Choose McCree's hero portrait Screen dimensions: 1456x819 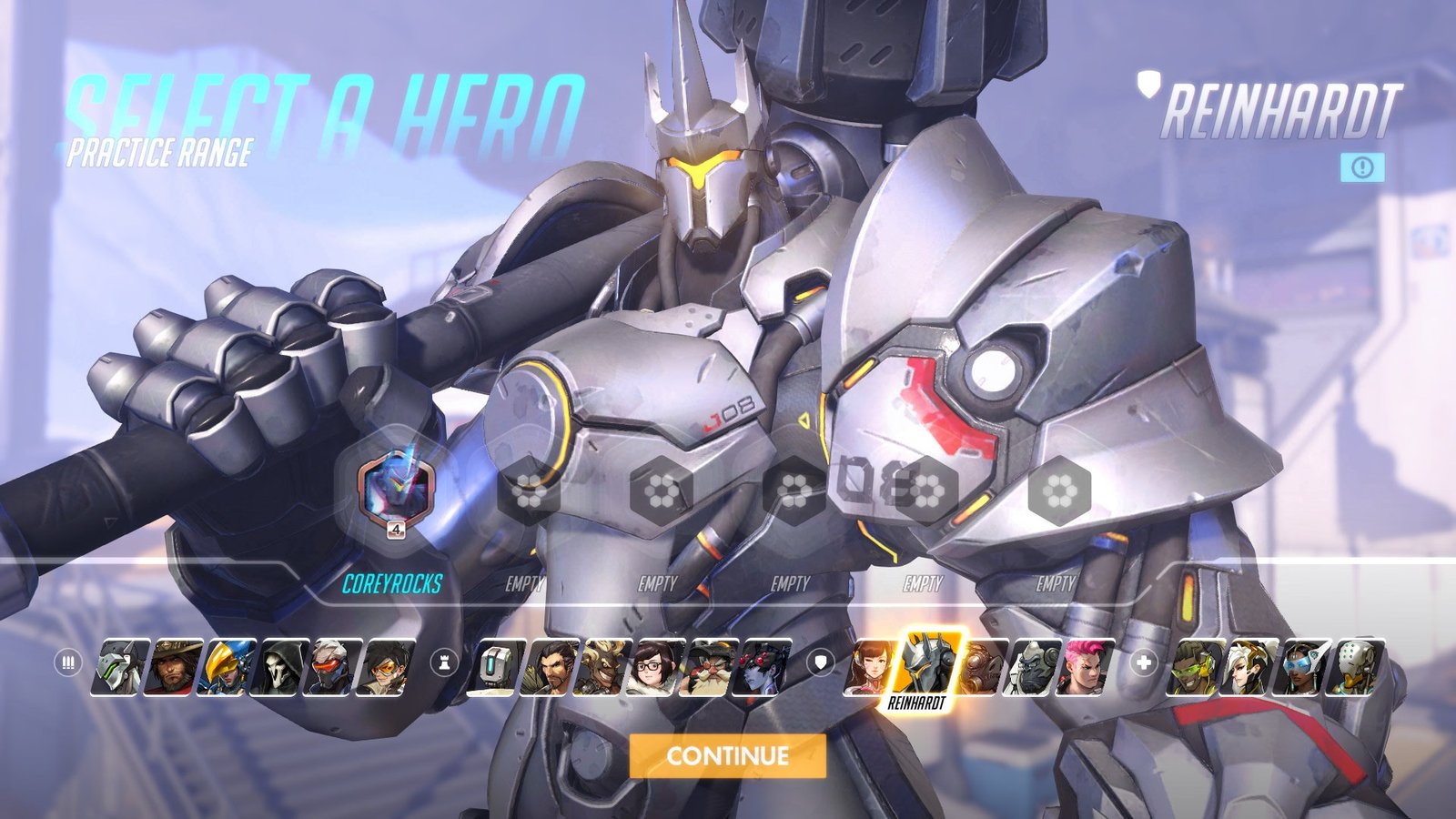tap(176, 667)
